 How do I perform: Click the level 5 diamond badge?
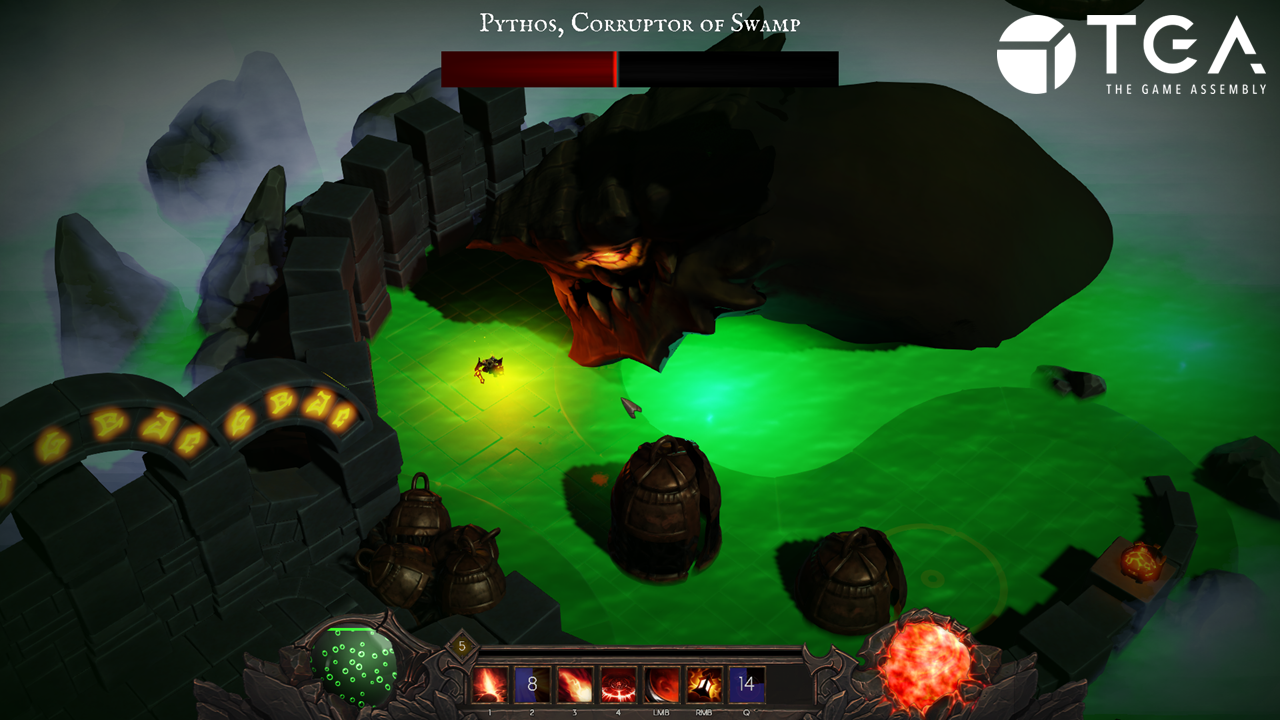click(462, 646)
